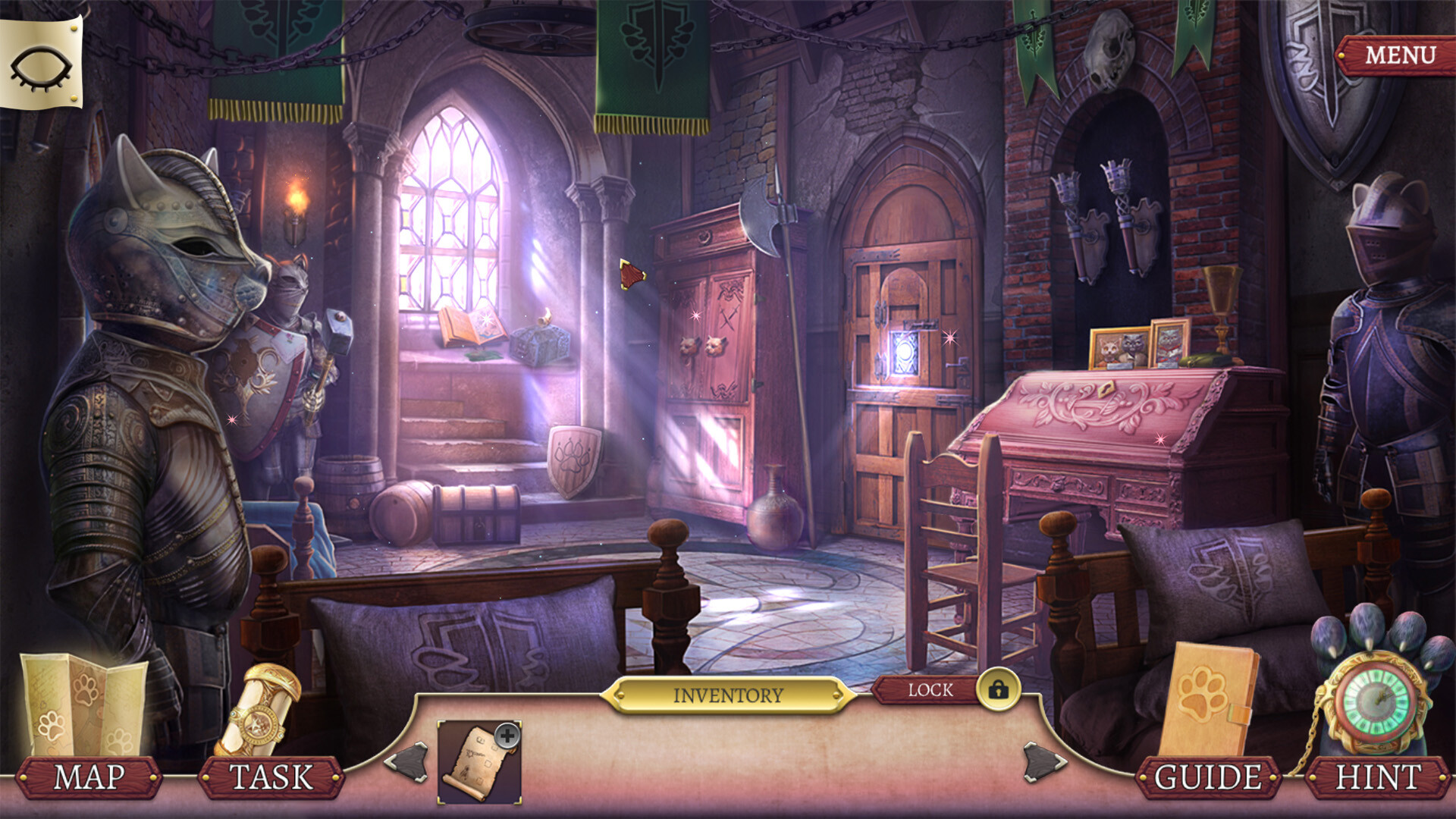Viewport: 1456px width, 819px height.
Task: Enable LOCK to pin the inventory open
Action: coord(930,690)
